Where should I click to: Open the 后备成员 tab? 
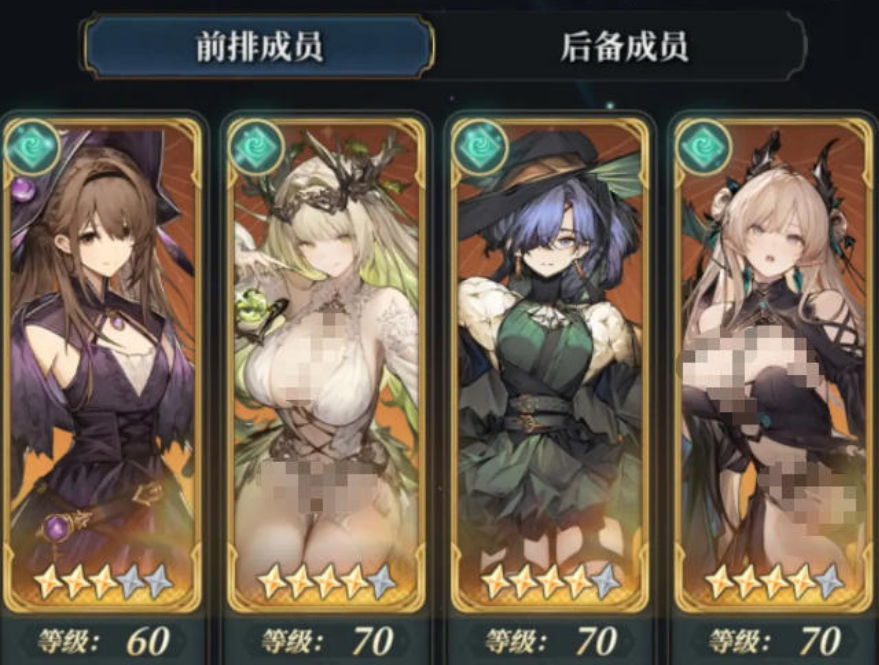tap(624, 47)
